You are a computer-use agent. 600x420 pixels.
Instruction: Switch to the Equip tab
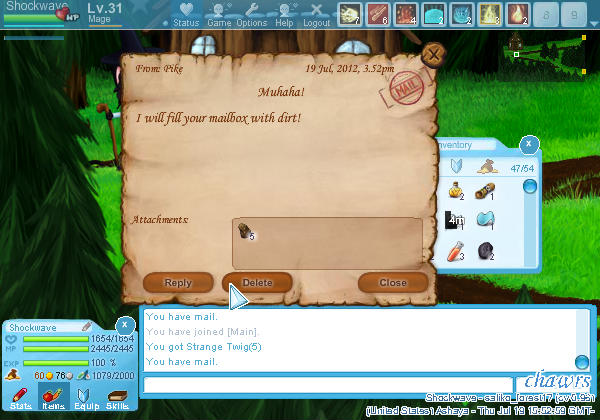pos(85,401)
